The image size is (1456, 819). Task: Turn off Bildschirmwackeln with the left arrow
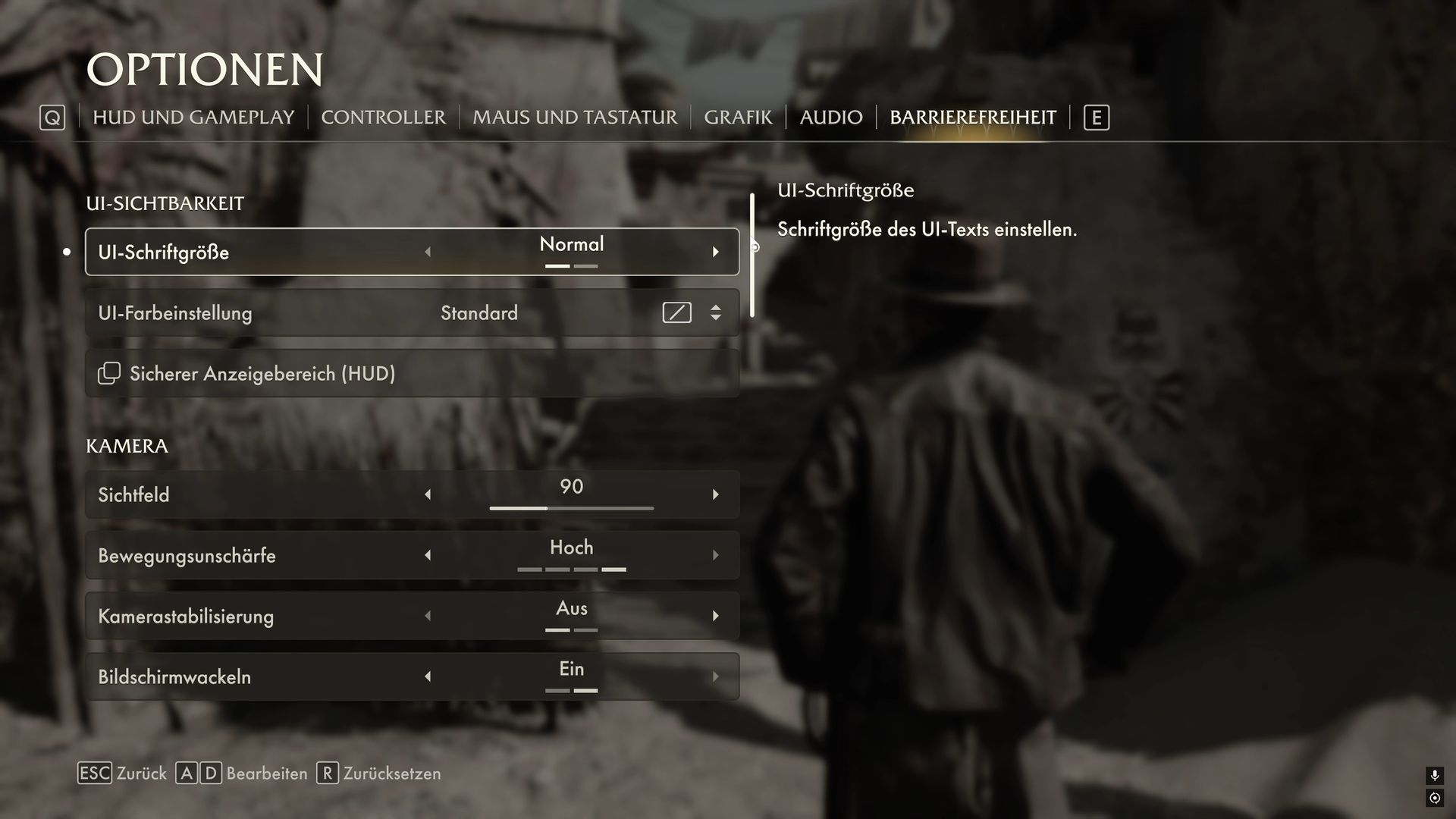[428, 676]
